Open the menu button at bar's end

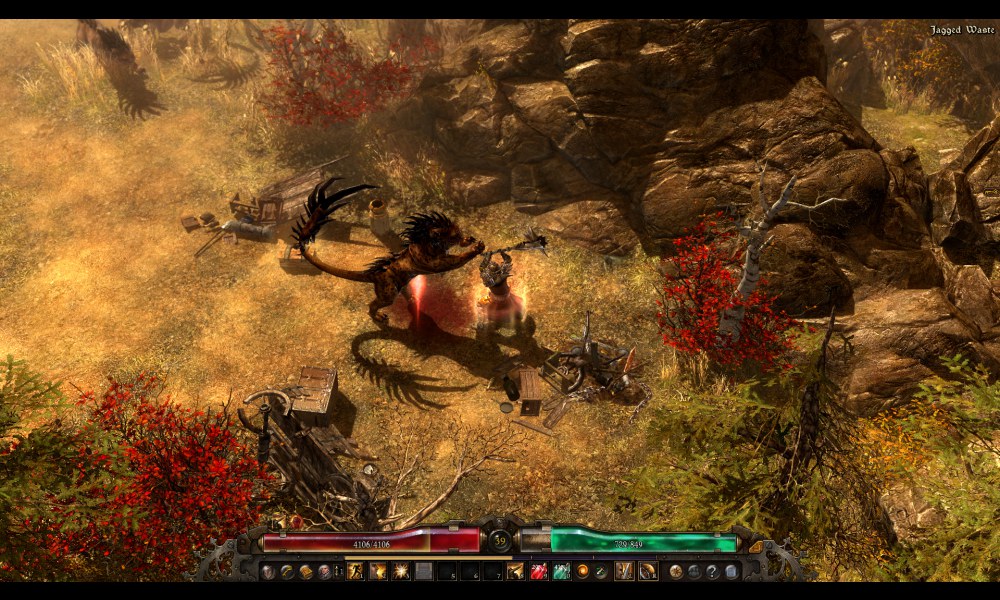point(731,571)
